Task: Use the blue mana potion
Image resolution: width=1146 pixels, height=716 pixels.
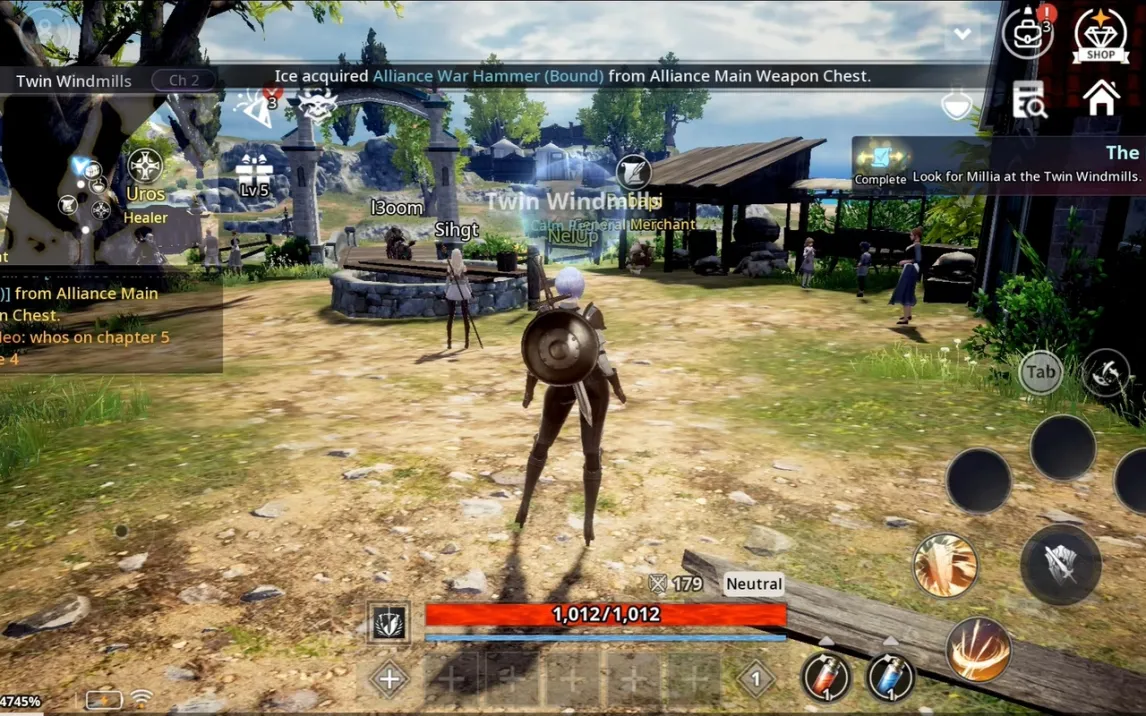Action: [x=889, y=677]
